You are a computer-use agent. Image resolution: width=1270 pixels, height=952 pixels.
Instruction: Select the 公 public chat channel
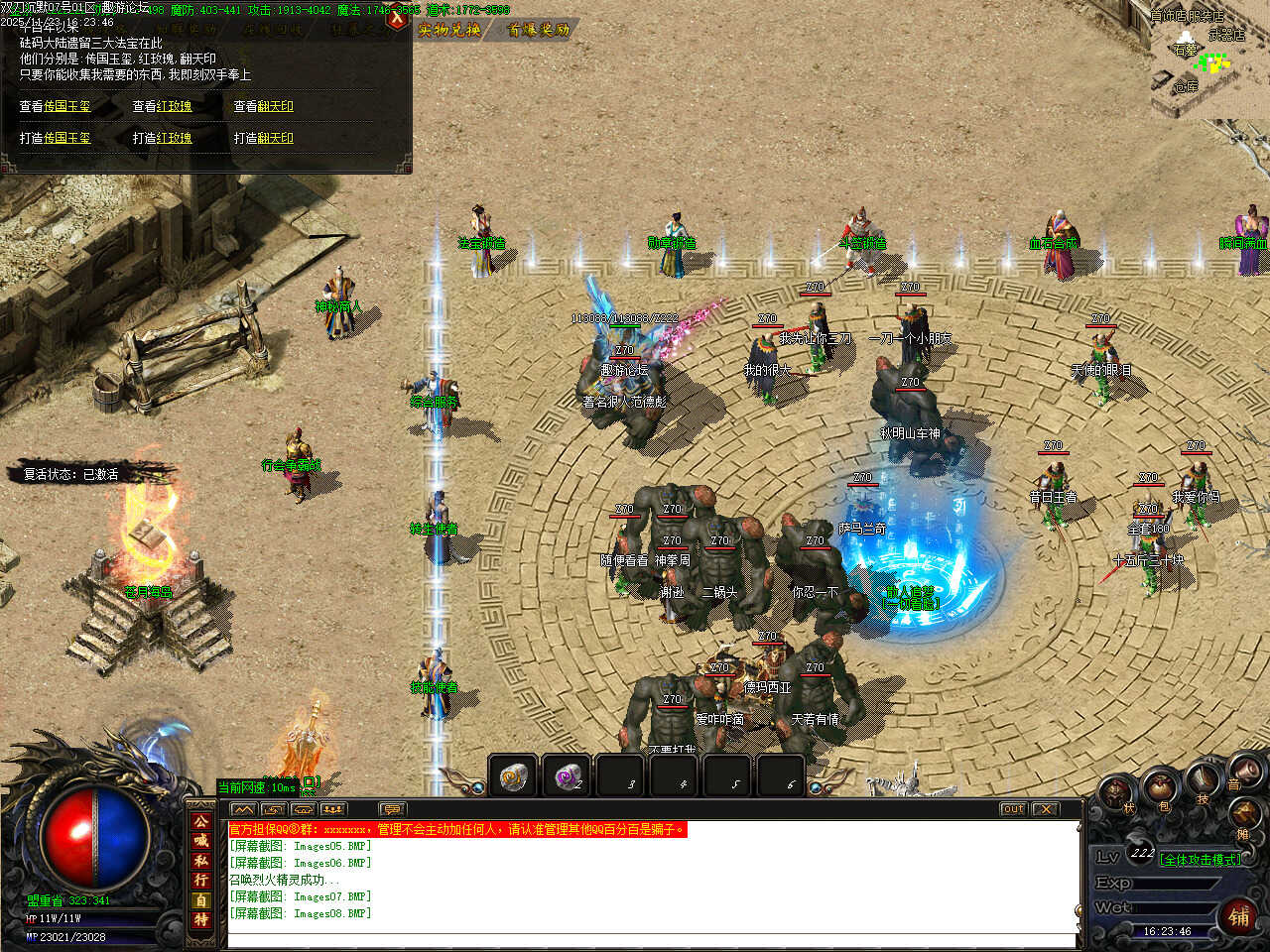(201, 821)
